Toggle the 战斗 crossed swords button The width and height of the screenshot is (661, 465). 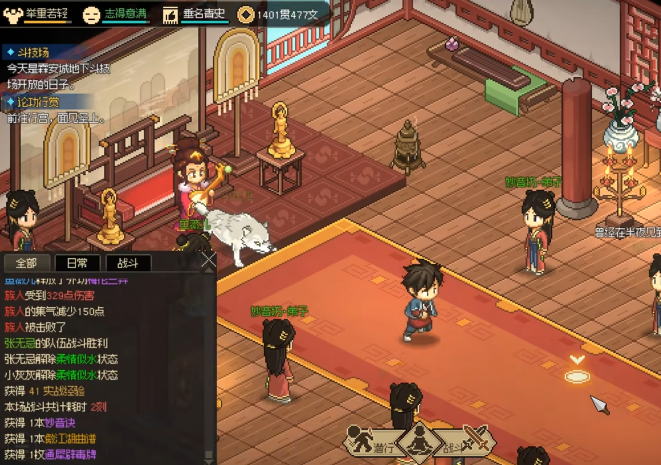[477, 439]
